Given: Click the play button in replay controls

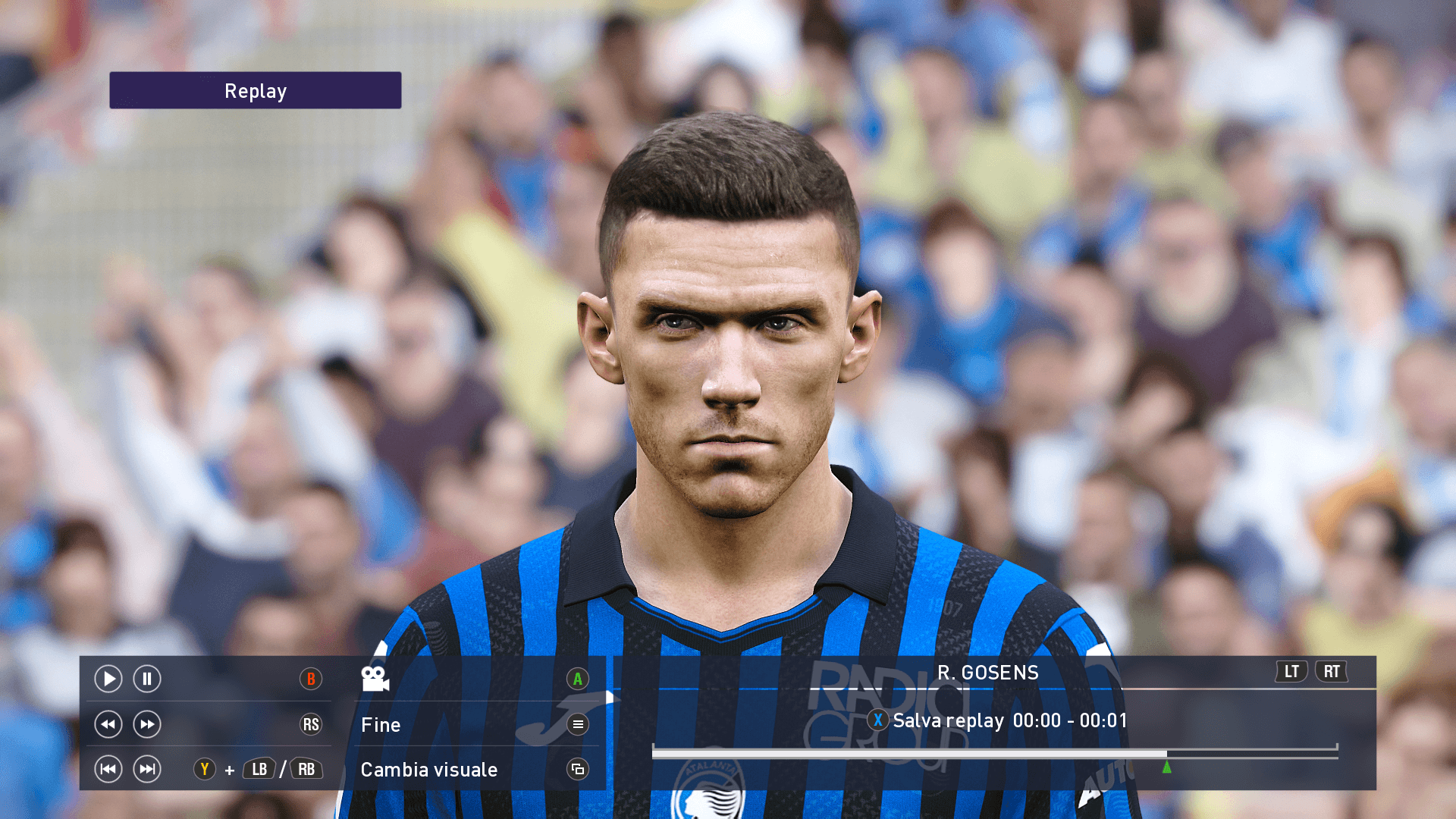Looking at the screenshot, I should point(108,679).
